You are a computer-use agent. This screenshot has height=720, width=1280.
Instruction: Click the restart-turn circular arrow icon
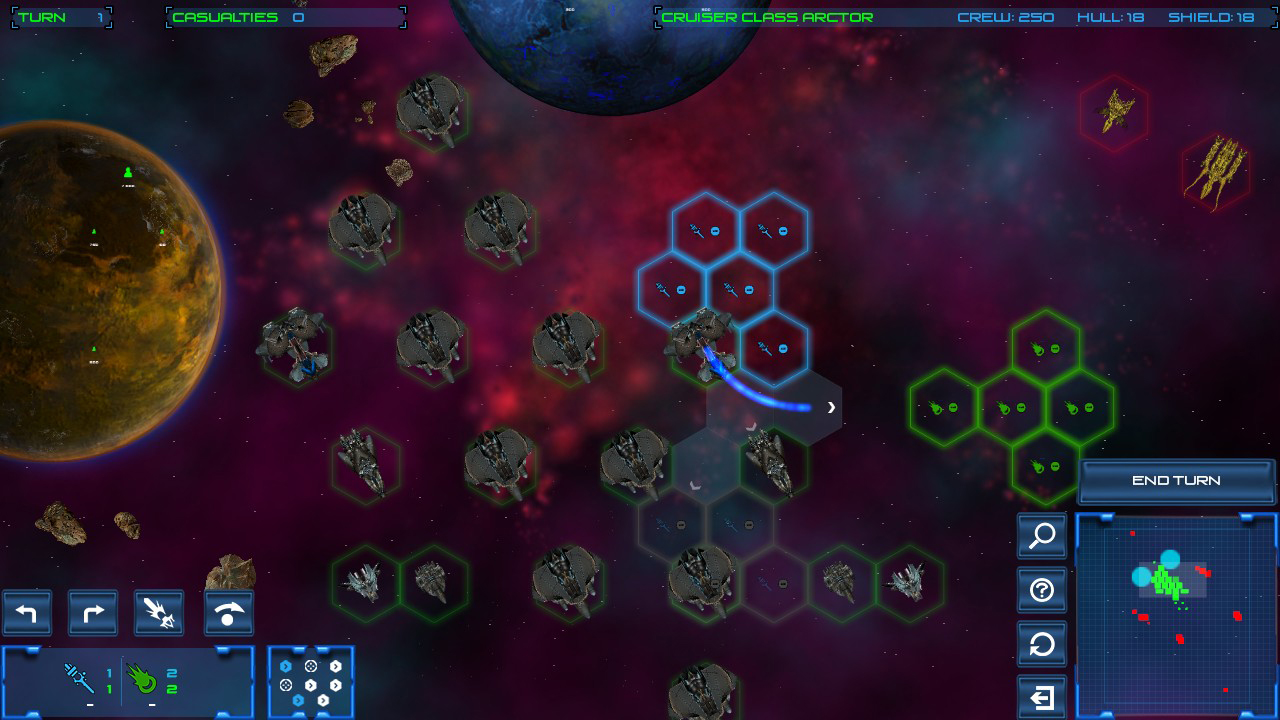click(1041, 645)
